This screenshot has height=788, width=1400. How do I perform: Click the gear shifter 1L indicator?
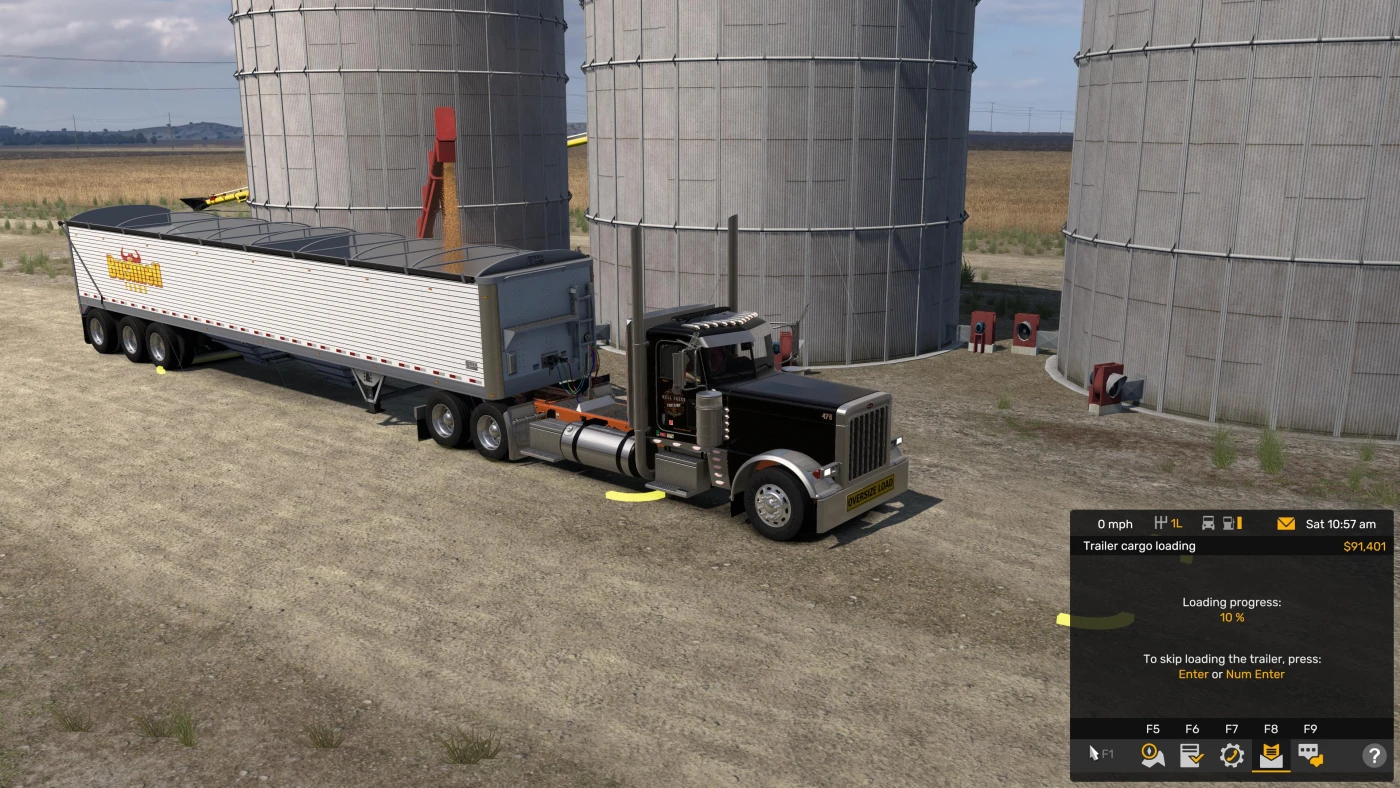1168,523
